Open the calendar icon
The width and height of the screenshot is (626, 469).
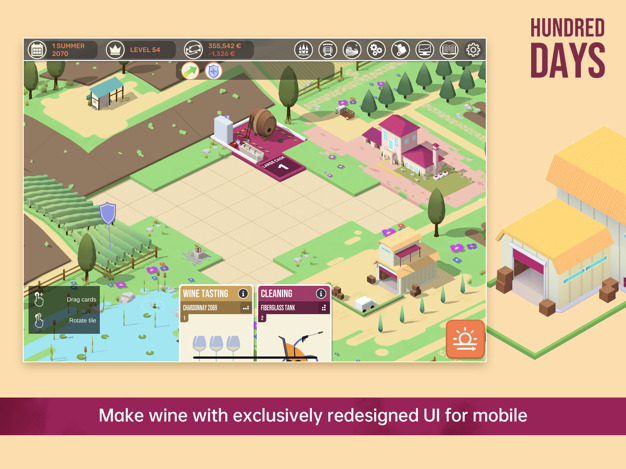click(x=37, y=49)
